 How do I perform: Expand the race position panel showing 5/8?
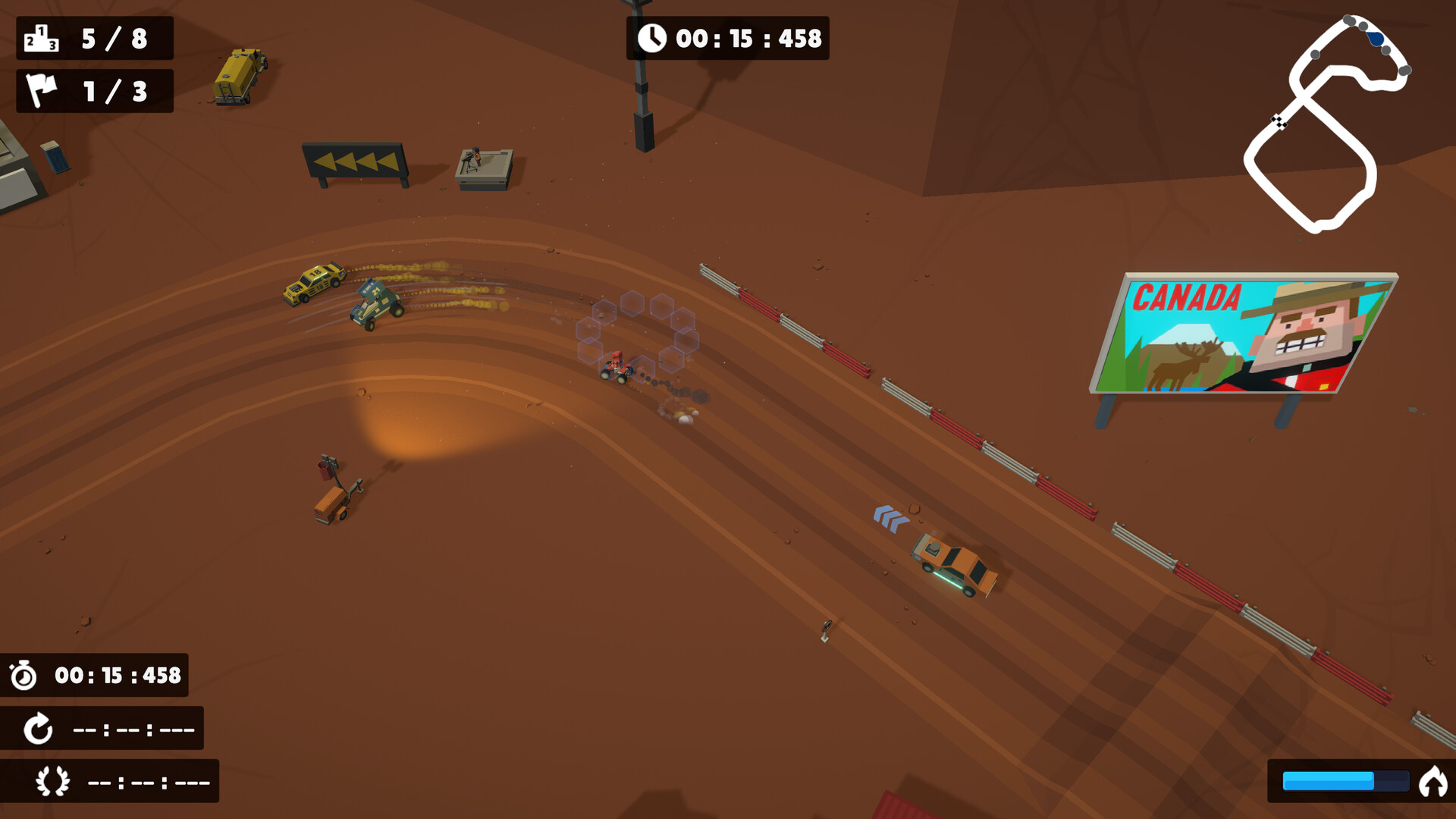[x=95, y=37]
